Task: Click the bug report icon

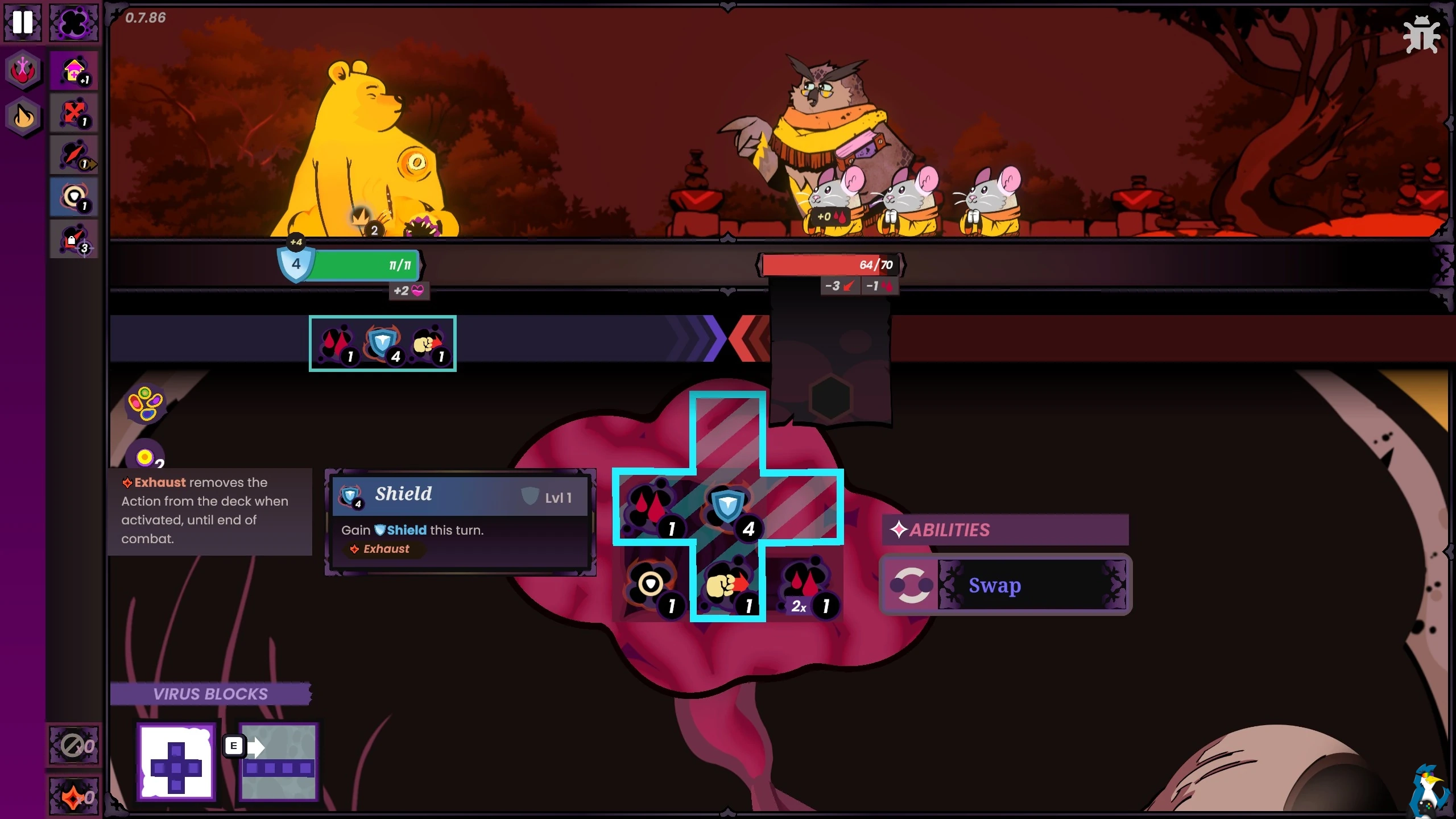Action: [x=1421, y=34]
